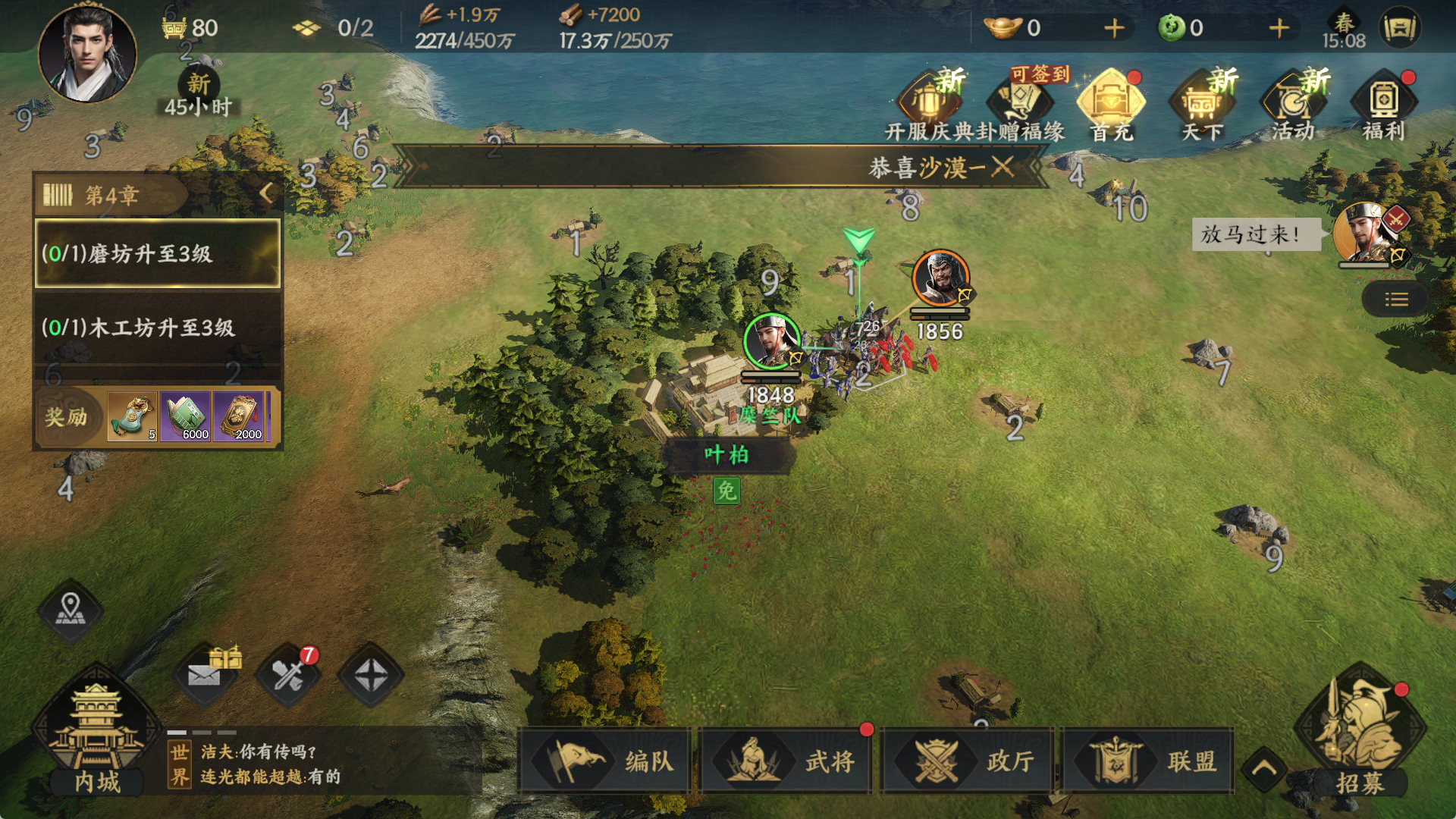Add gold ingots with the plus button

1114,28
